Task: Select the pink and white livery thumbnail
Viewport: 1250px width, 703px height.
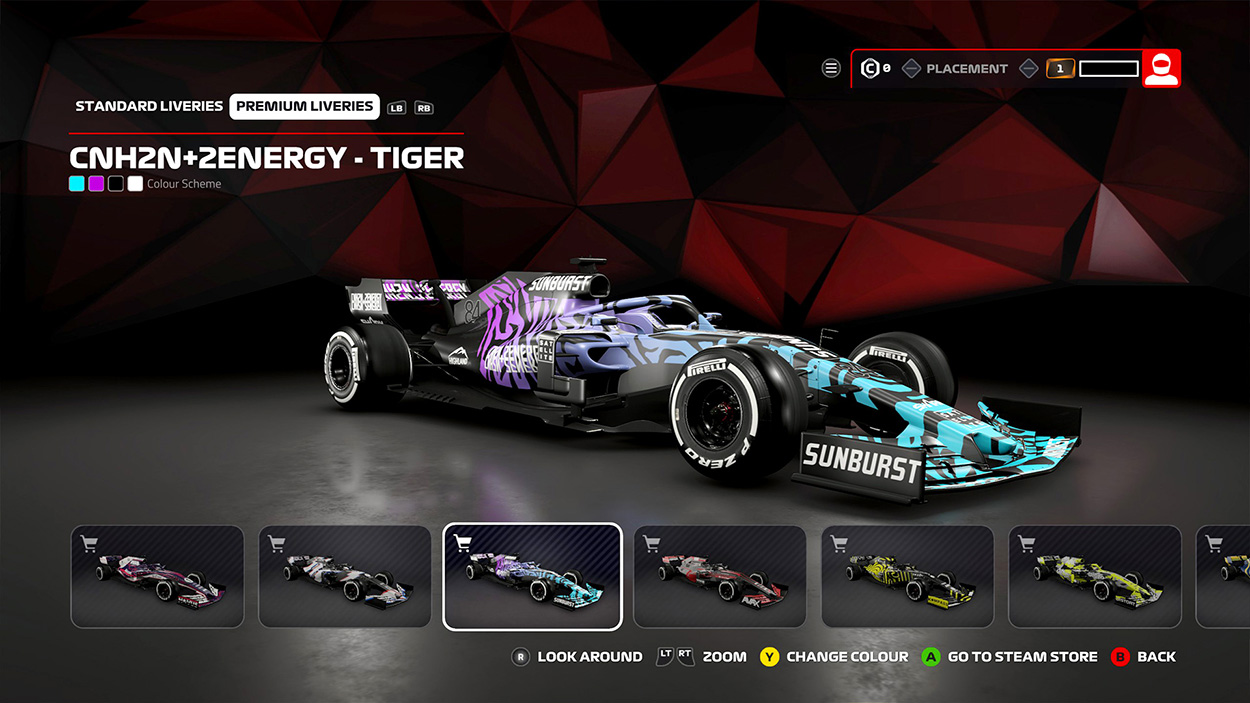Action: 157,577
